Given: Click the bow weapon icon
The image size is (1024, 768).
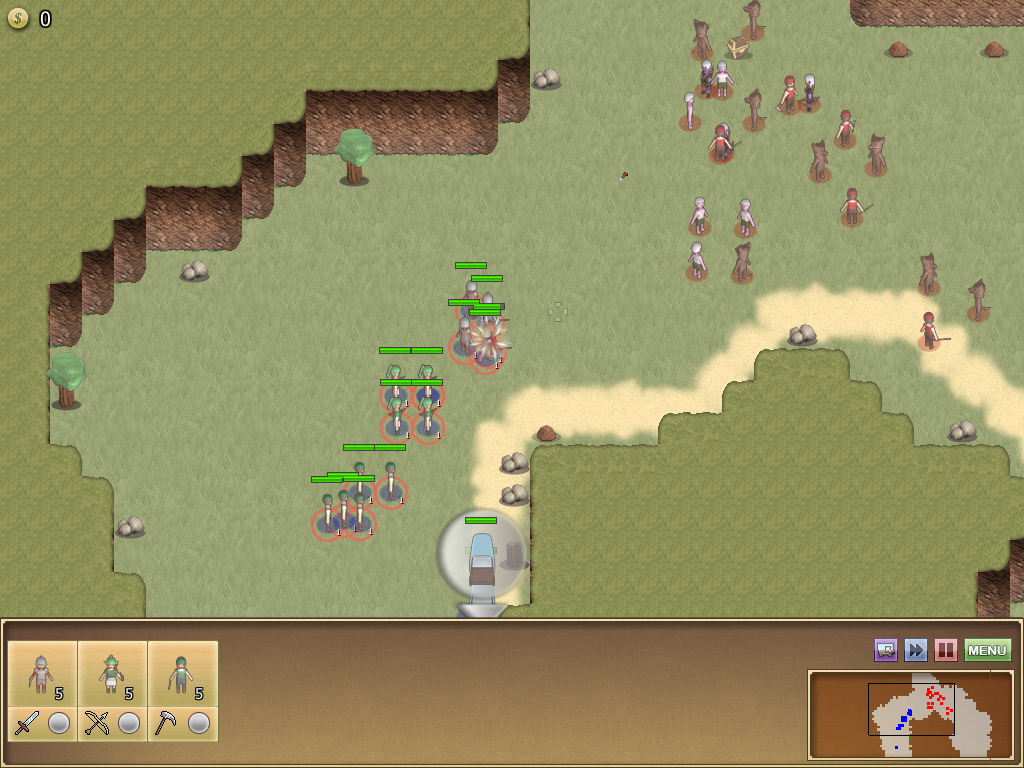Looking at the screenshot, I should tap(97, 723).
